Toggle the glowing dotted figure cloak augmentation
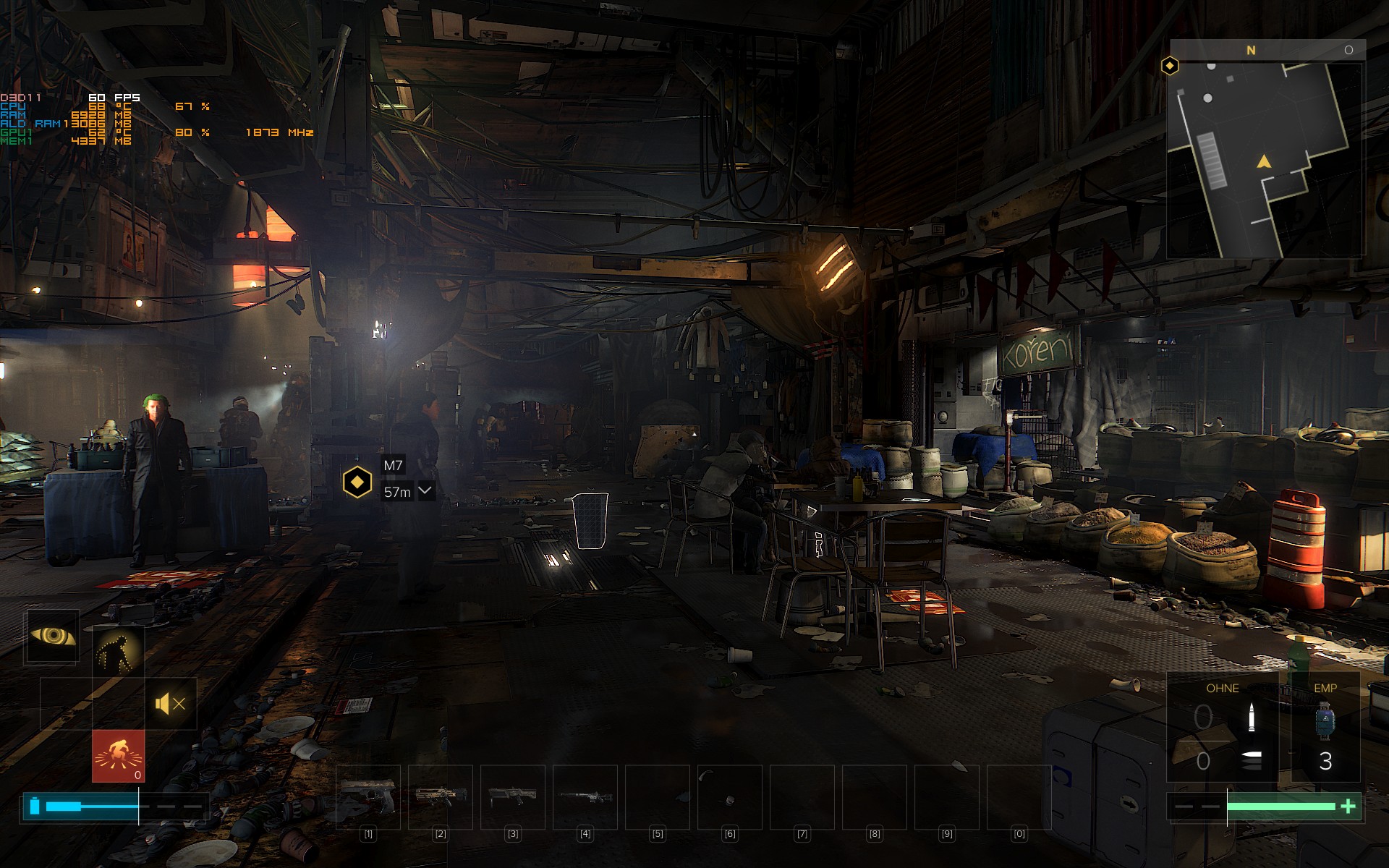The height and width of the screenshot is (868, 1389). (119, 651)
